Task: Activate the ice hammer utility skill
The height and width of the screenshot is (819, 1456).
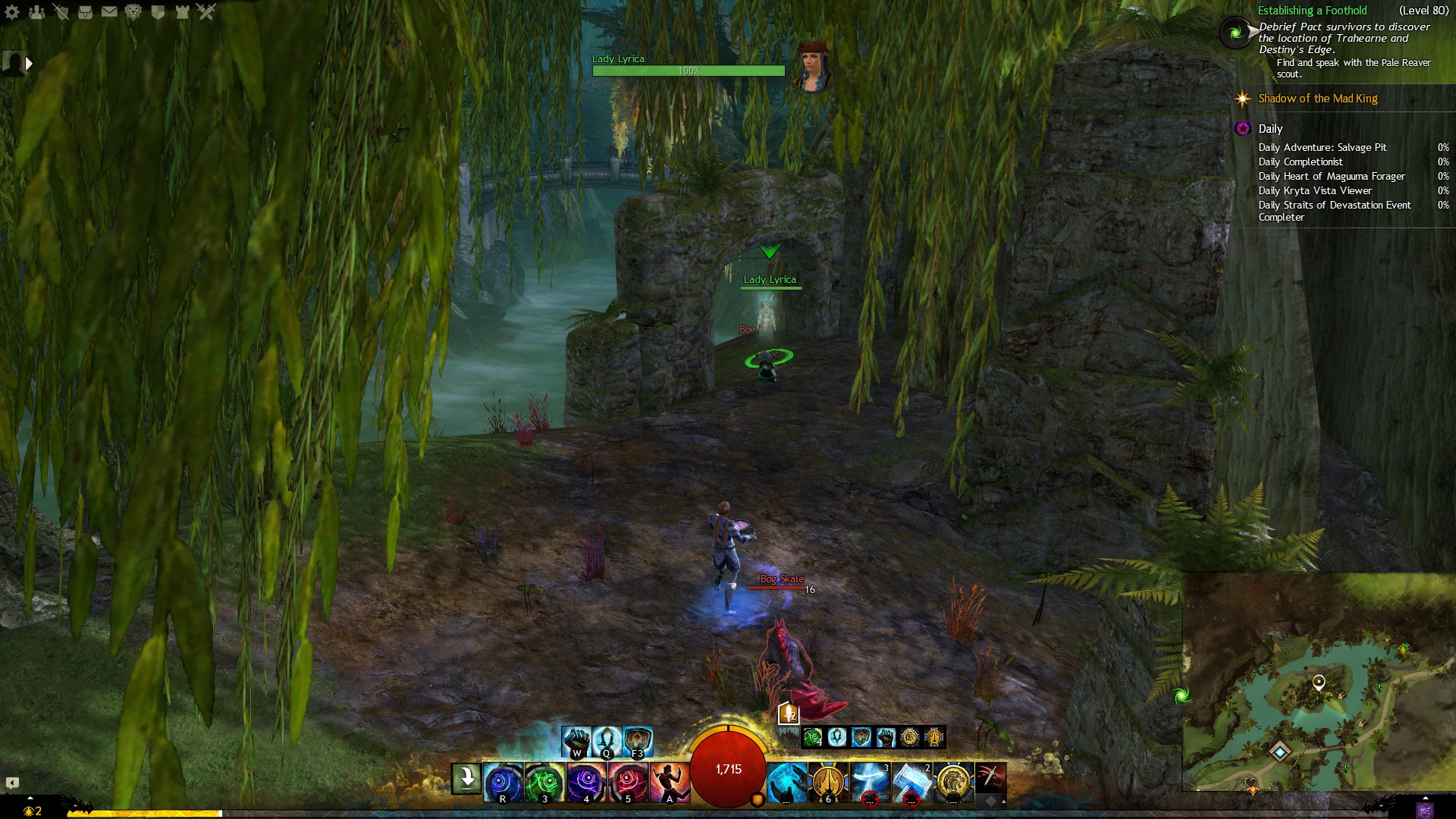Action: point(912,782)
